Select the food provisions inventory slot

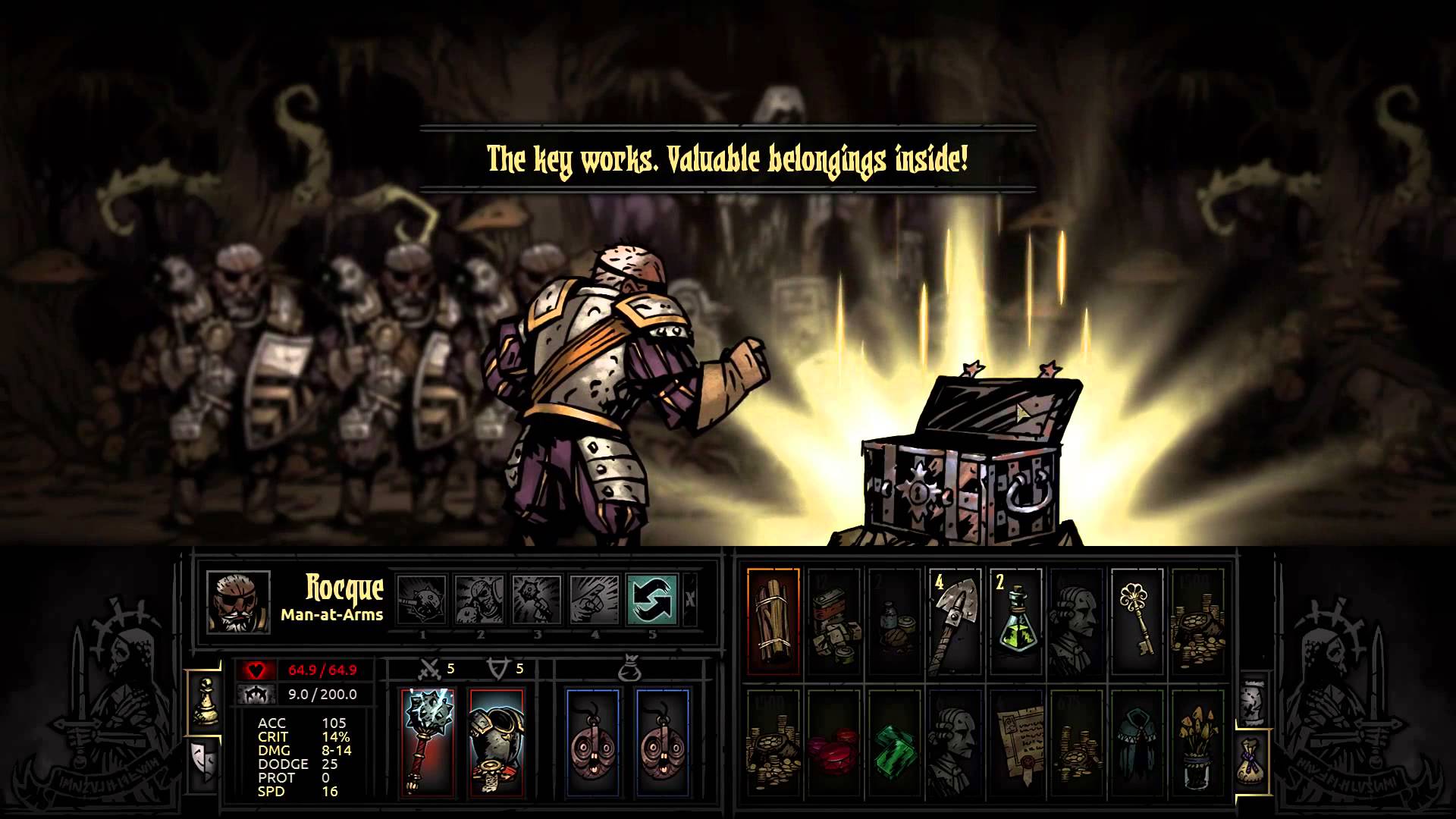pos(834,621)
